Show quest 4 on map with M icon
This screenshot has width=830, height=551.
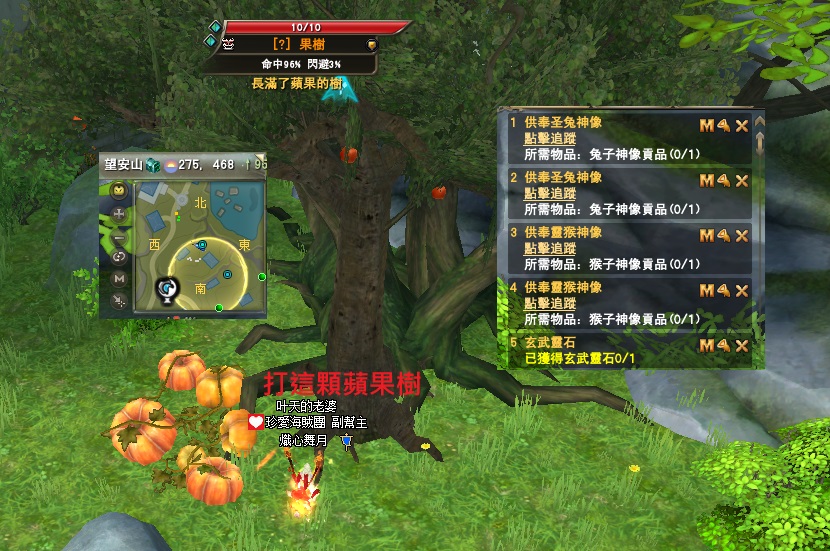pos(706,290)
